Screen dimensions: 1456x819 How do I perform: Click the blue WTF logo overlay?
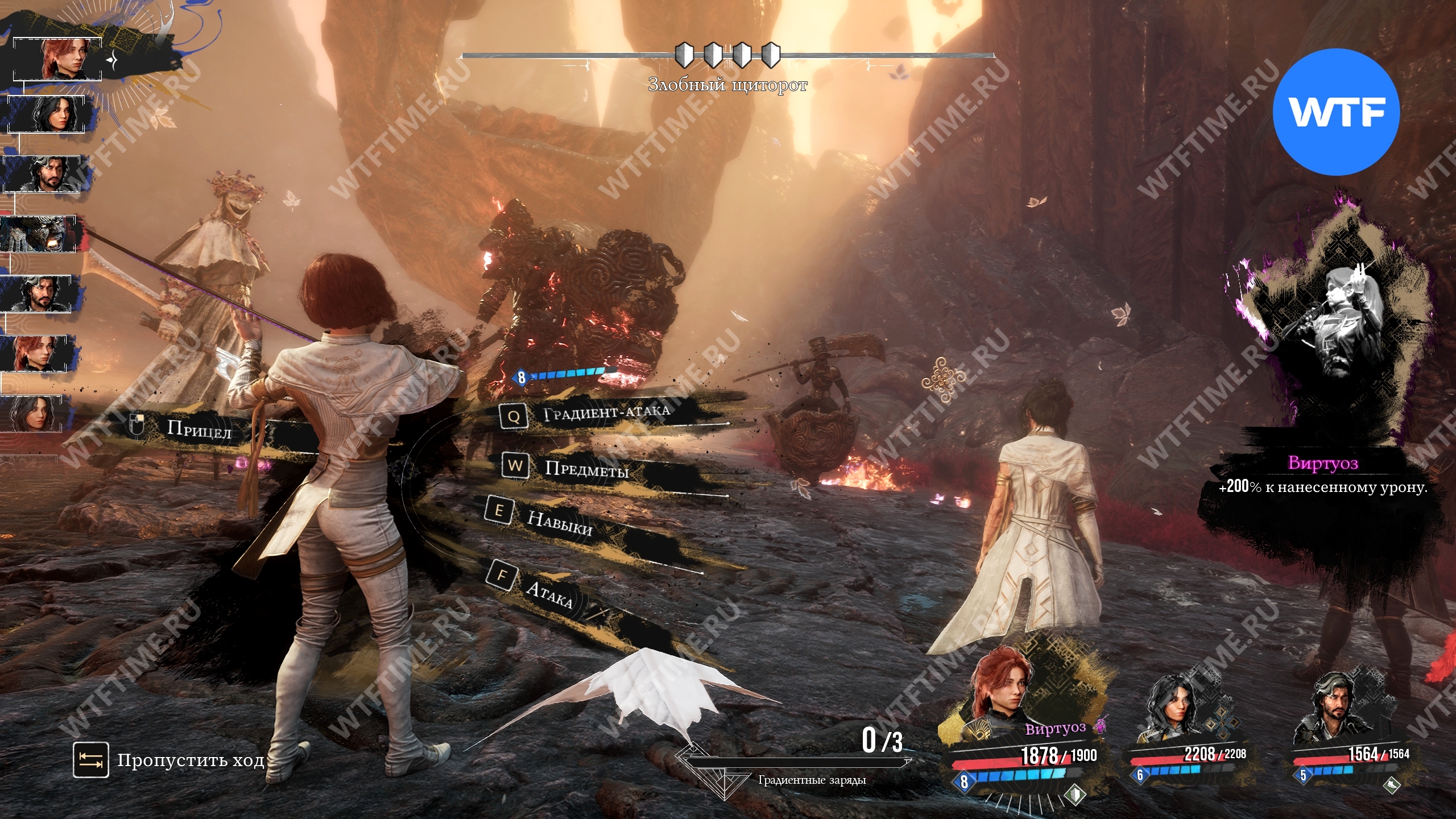[x=1335, y=111]
